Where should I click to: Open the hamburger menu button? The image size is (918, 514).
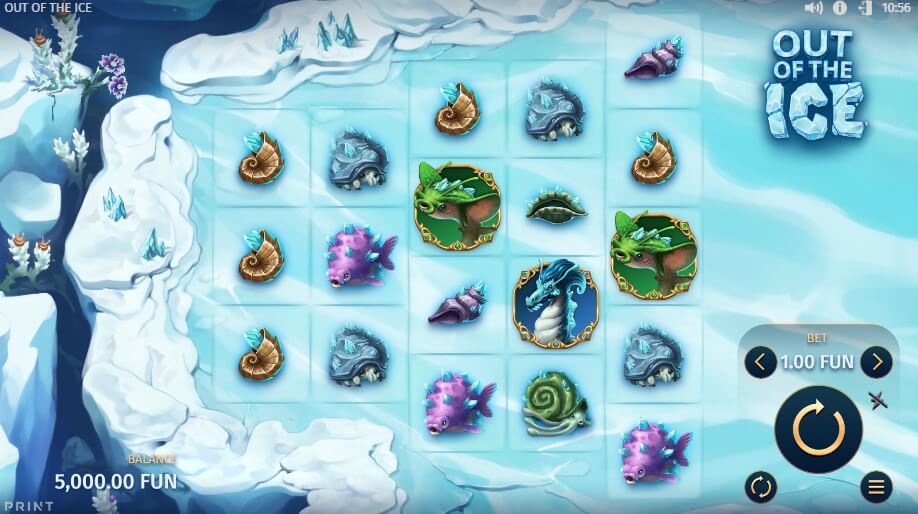876,487
